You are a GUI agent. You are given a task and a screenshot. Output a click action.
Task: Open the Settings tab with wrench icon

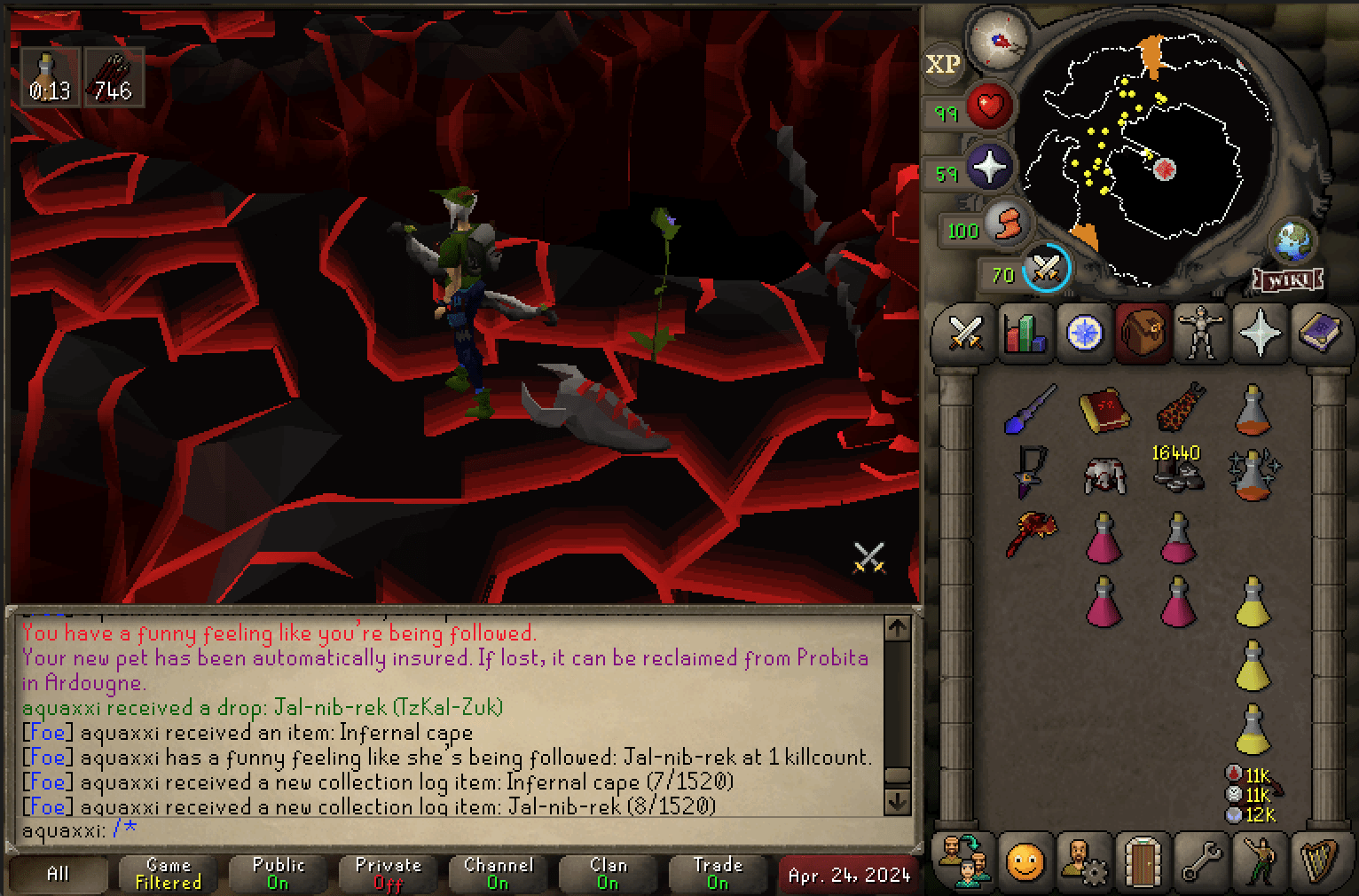(x=1202, y=861)
